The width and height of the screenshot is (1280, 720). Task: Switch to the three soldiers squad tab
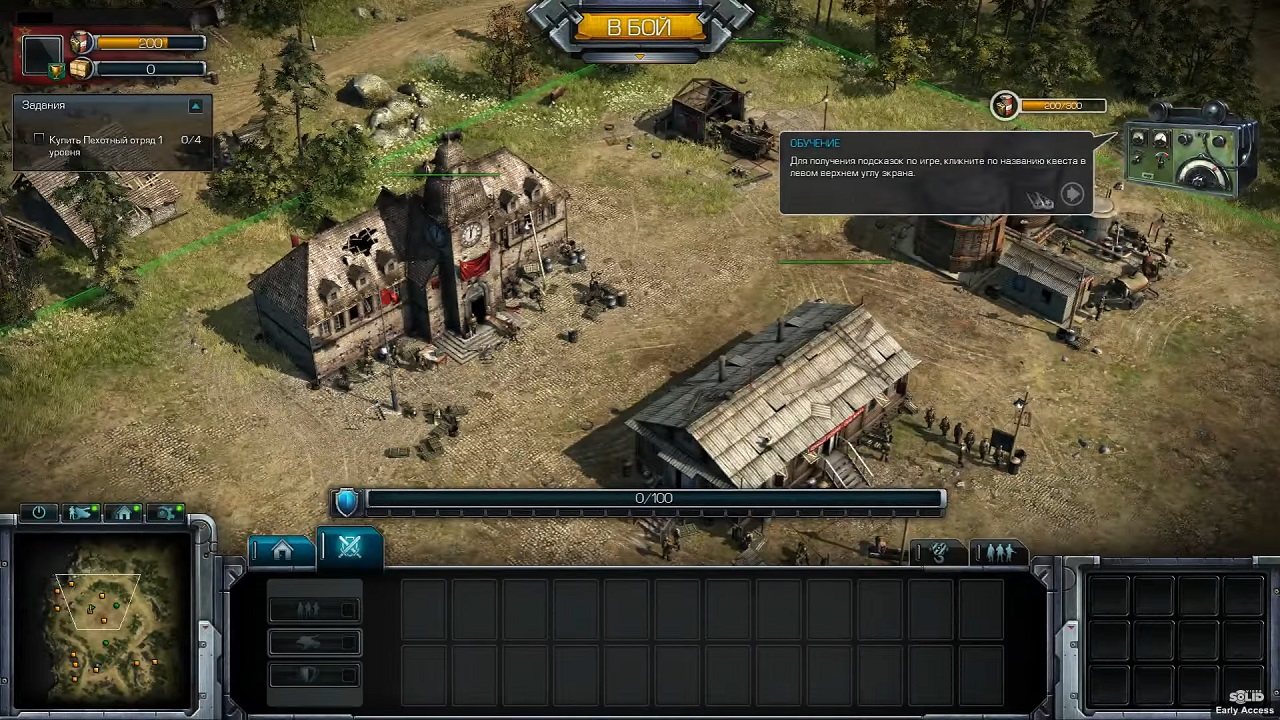tap(998, 552)
